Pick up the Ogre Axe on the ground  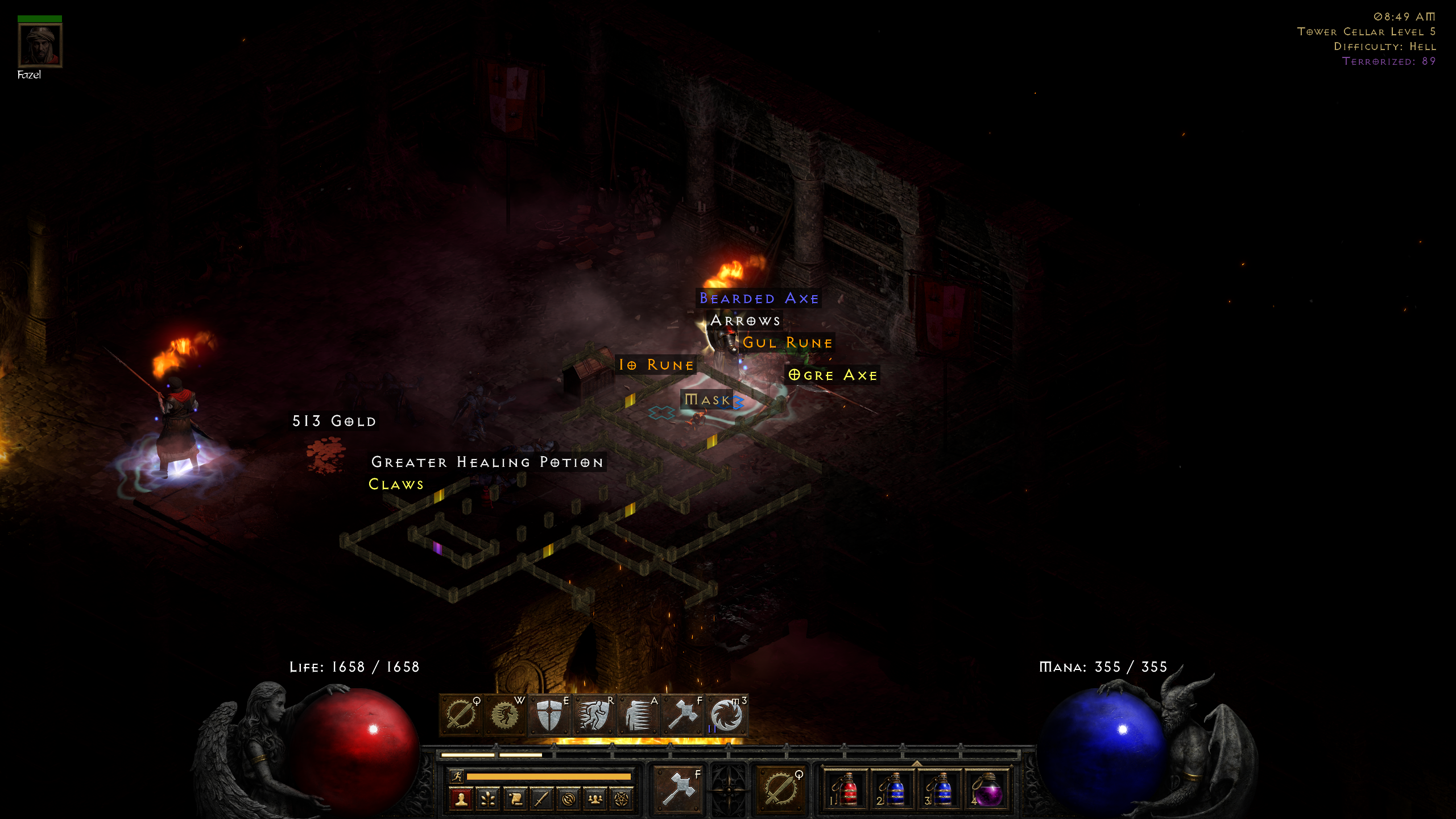coord(833,375)
